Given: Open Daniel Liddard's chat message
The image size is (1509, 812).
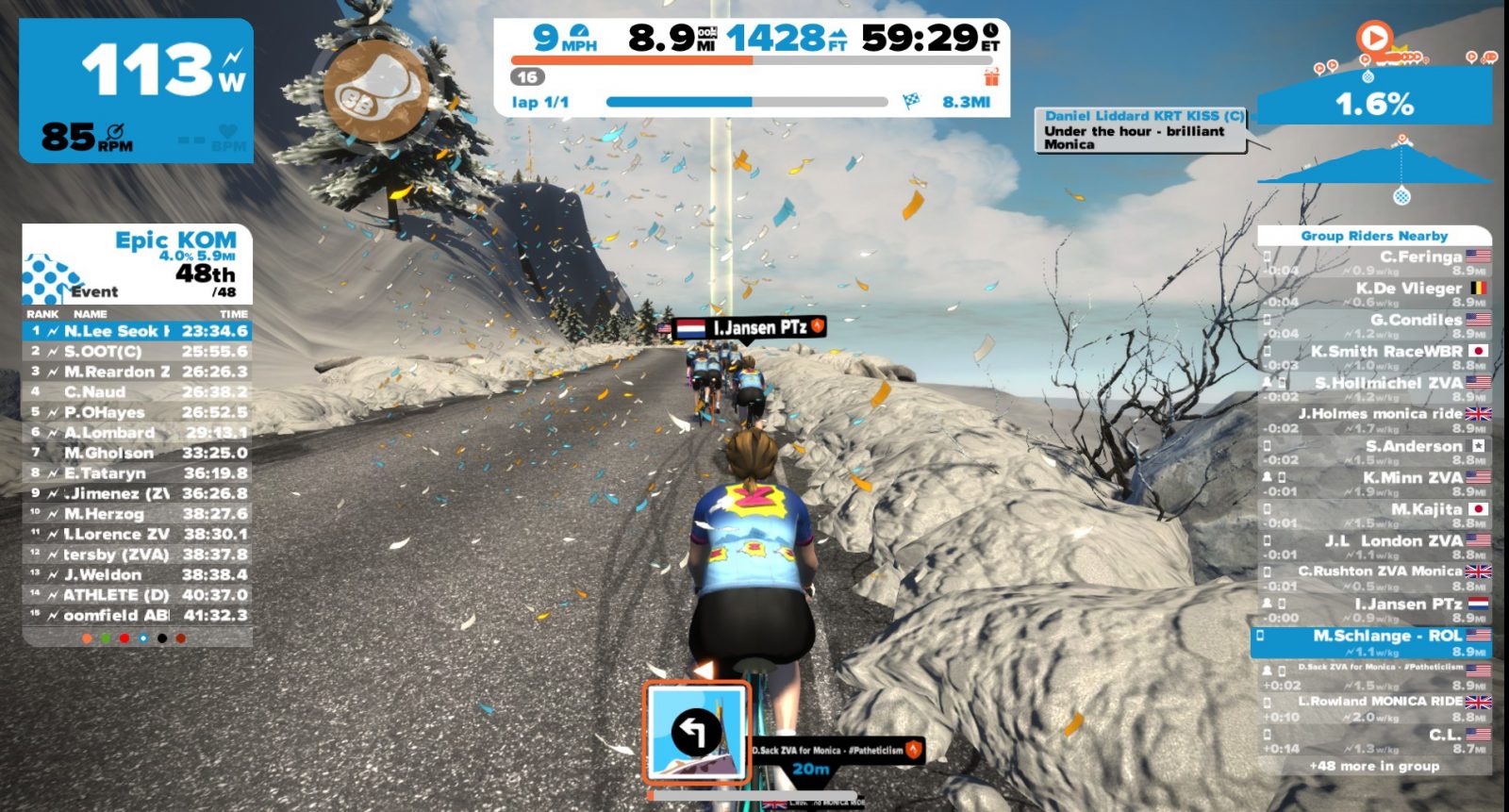Looking at the screenshot, I should (x=1143, y=130).
